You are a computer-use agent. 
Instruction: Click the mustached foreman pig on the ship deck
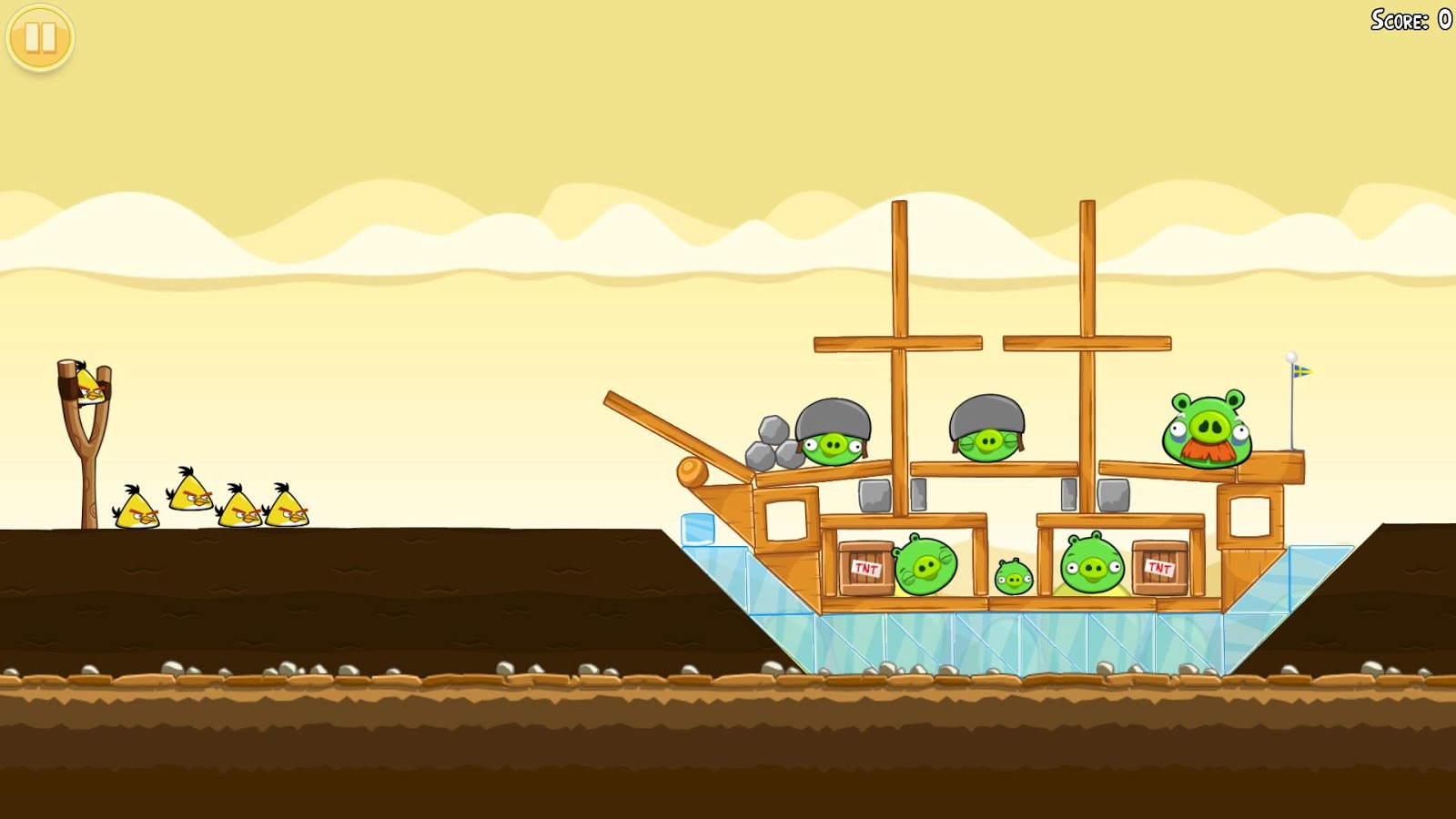1208,428
